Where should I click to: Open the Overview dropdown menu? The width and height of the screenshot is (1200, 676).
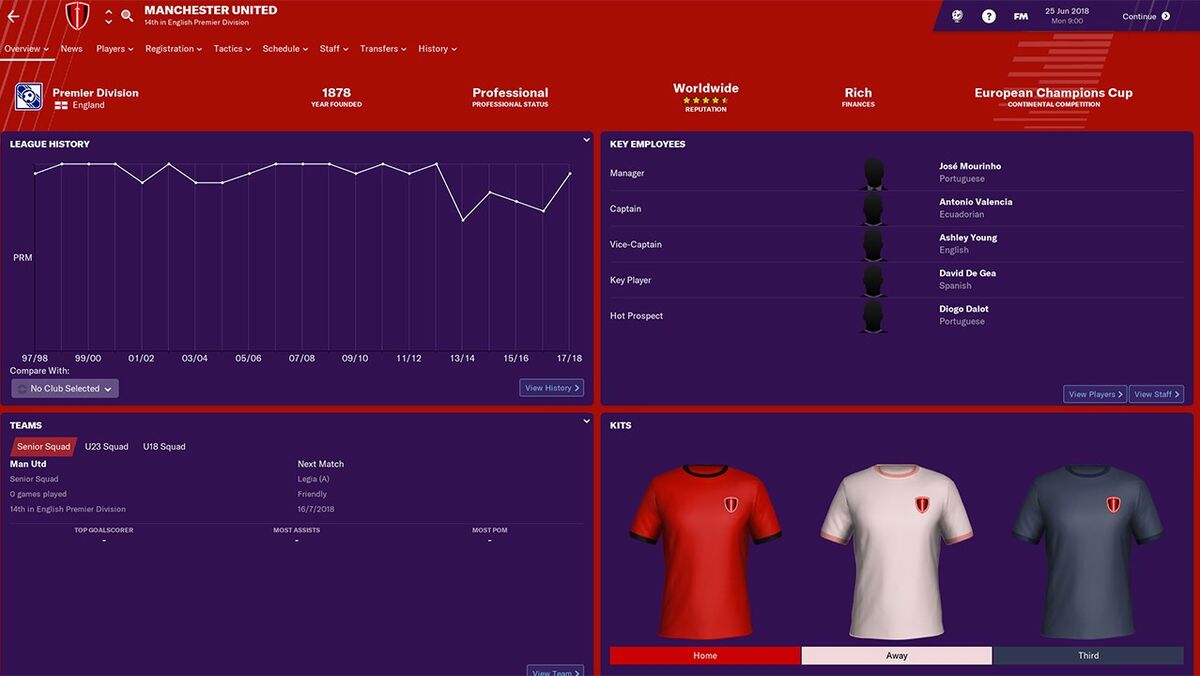pyautogui.click(x=25, y=49)
